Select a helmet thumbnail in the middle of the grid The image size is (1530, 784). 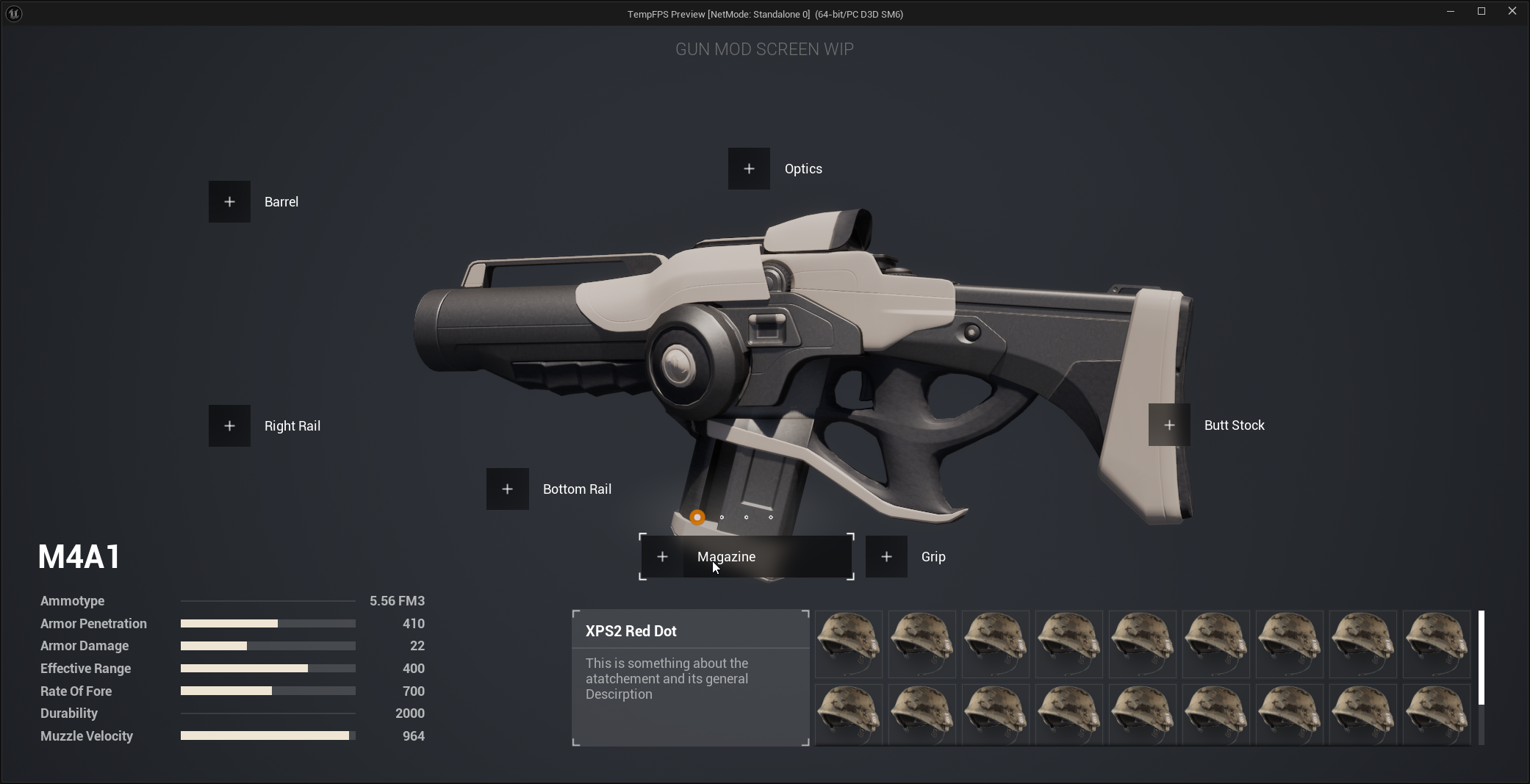pyautogui.click(x=1142, y=644)
